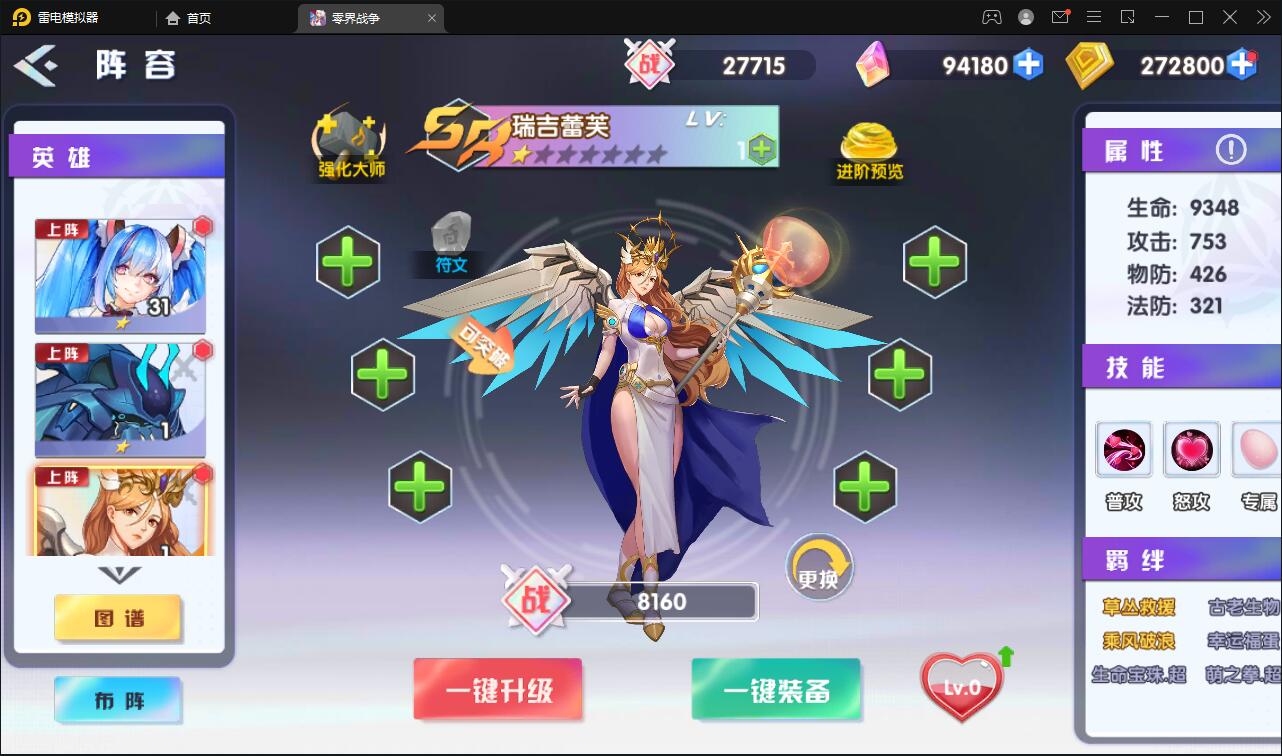Open the LDPlayer hamburger menu
This screenshot has height=756, width=1282.
[x=1094, y=17]
